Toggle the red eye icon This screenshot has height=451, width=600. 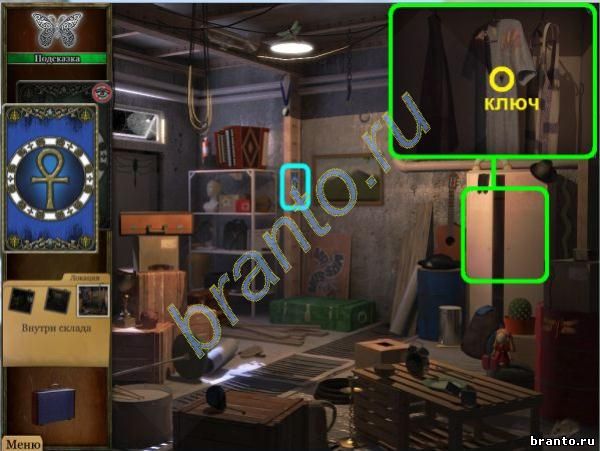click(x=100, y=92)
